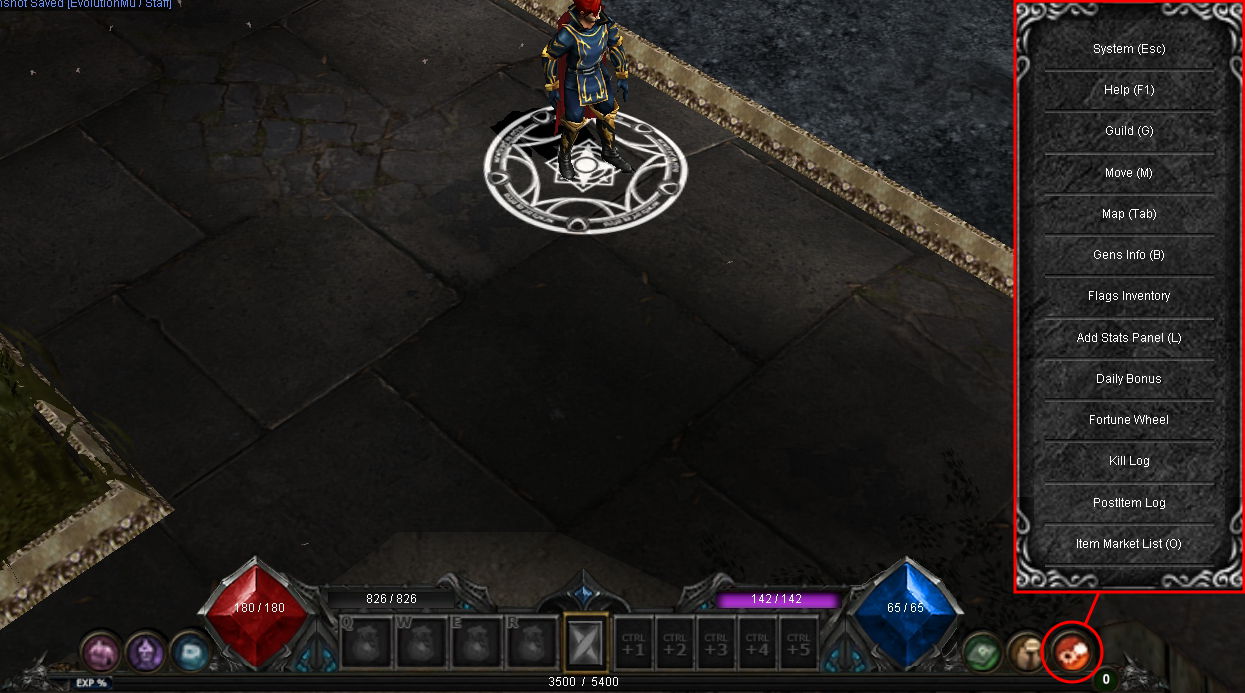Open Gens Info (B)
Screen dimensions: 1245x693
point(1129,255)
